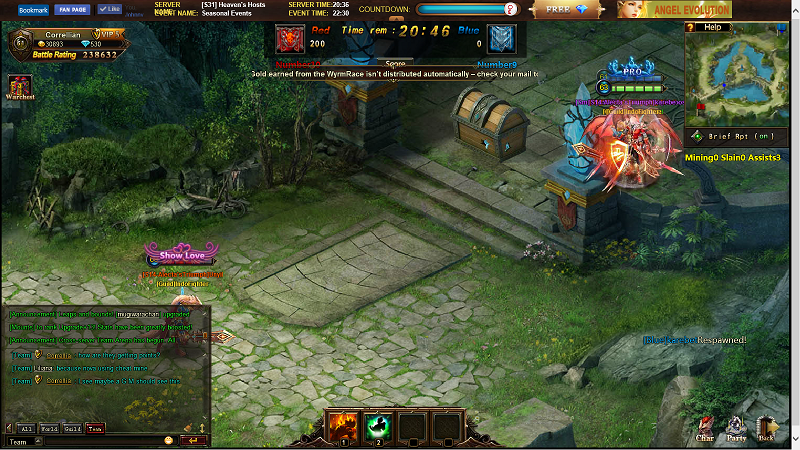Open the Fan Page link

[72, 9]
